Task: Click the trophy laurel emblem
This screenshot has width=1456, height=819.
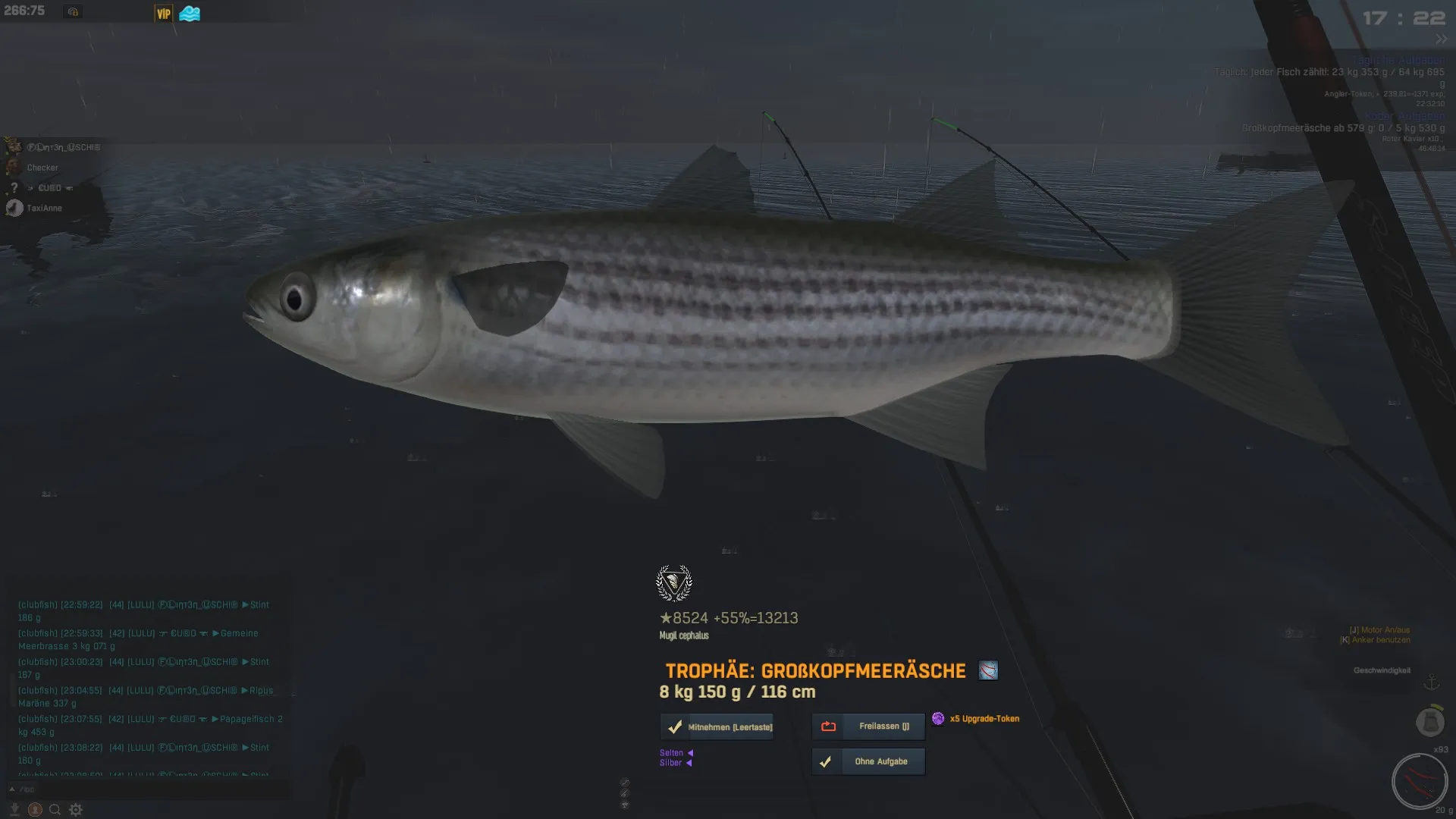Action: pos(673,583)
